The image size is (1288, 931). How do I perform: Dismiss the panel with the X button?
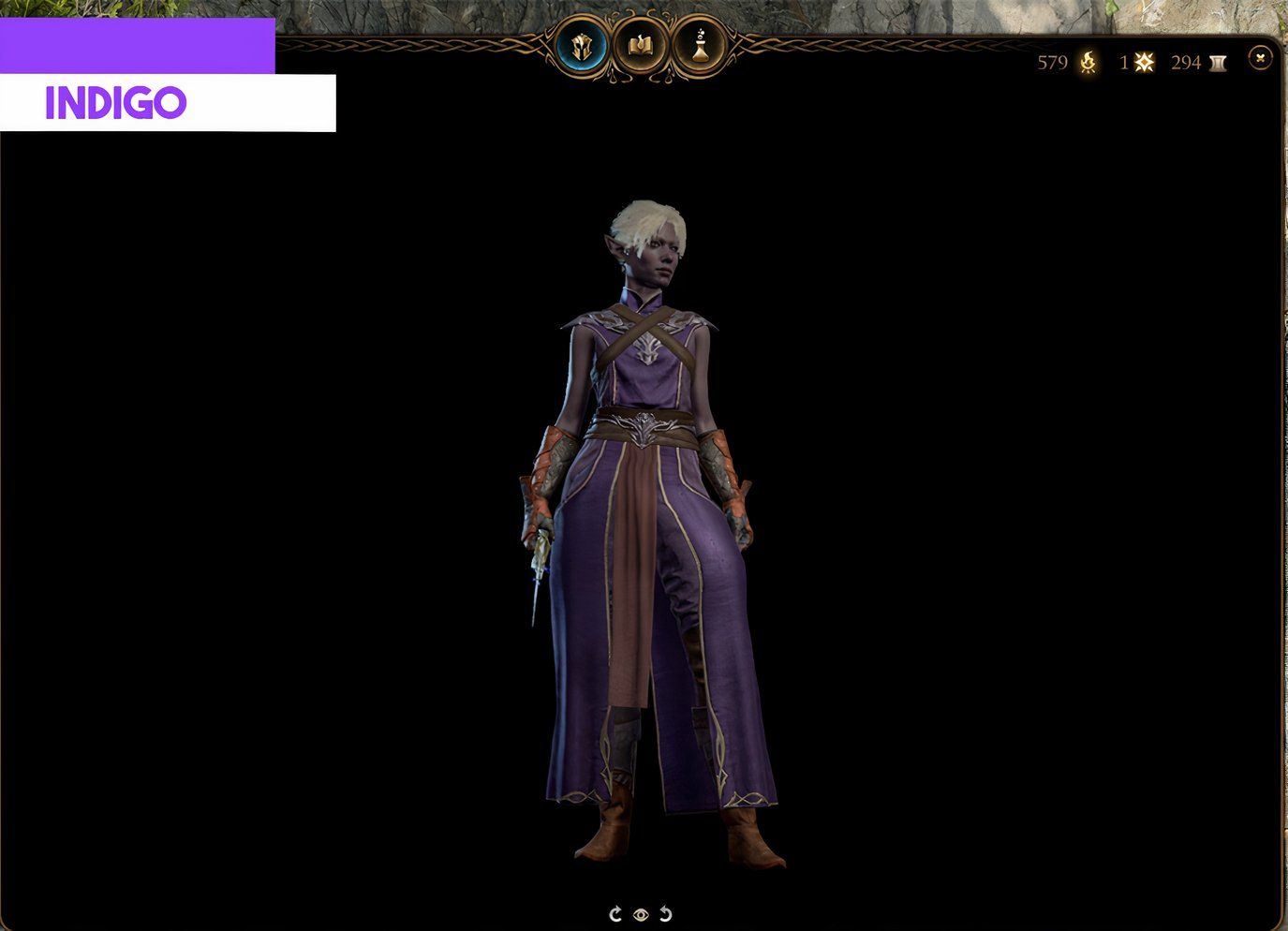[x=1258, y=59]
